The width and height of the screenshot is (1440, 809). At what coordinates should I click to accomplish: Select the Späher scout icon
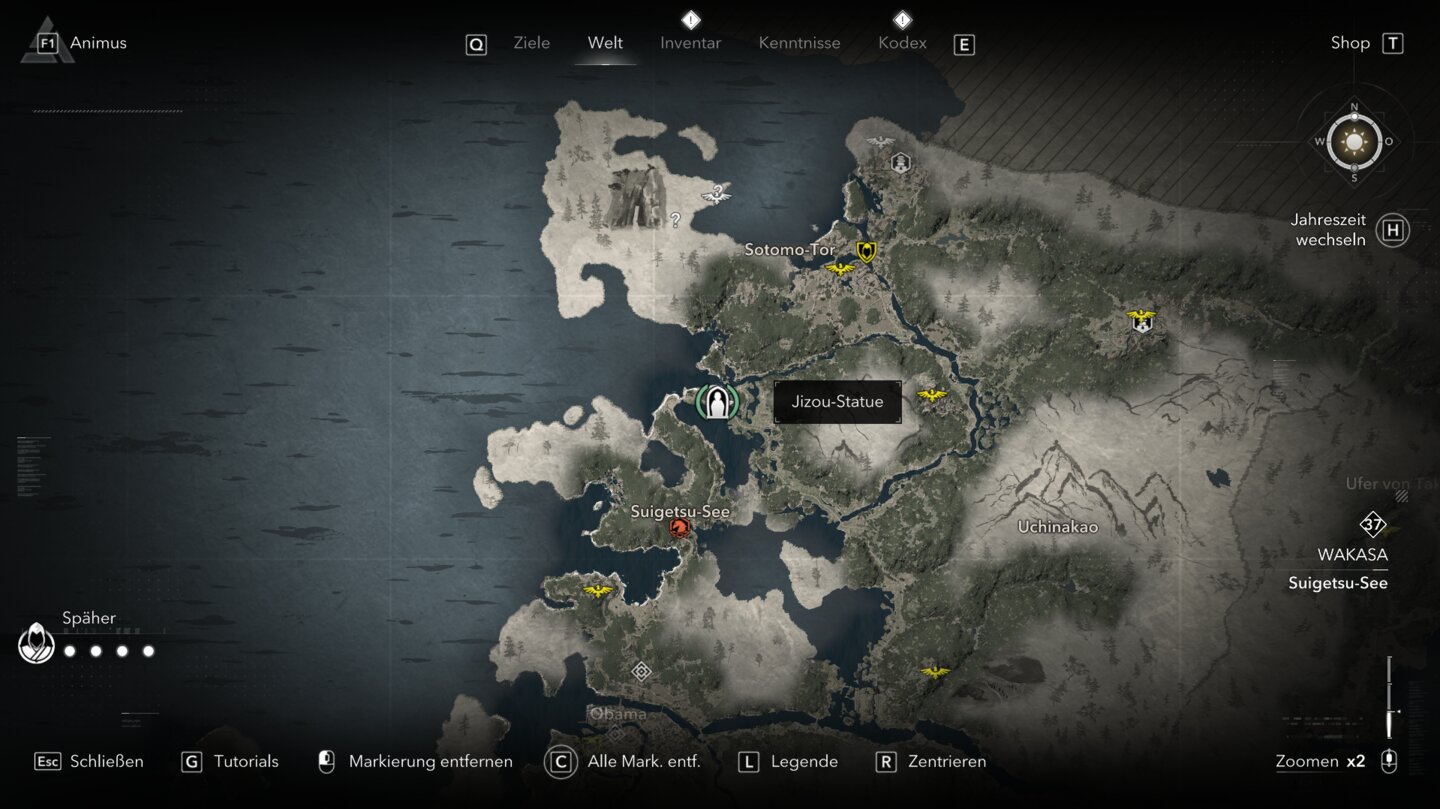point(37,642)
